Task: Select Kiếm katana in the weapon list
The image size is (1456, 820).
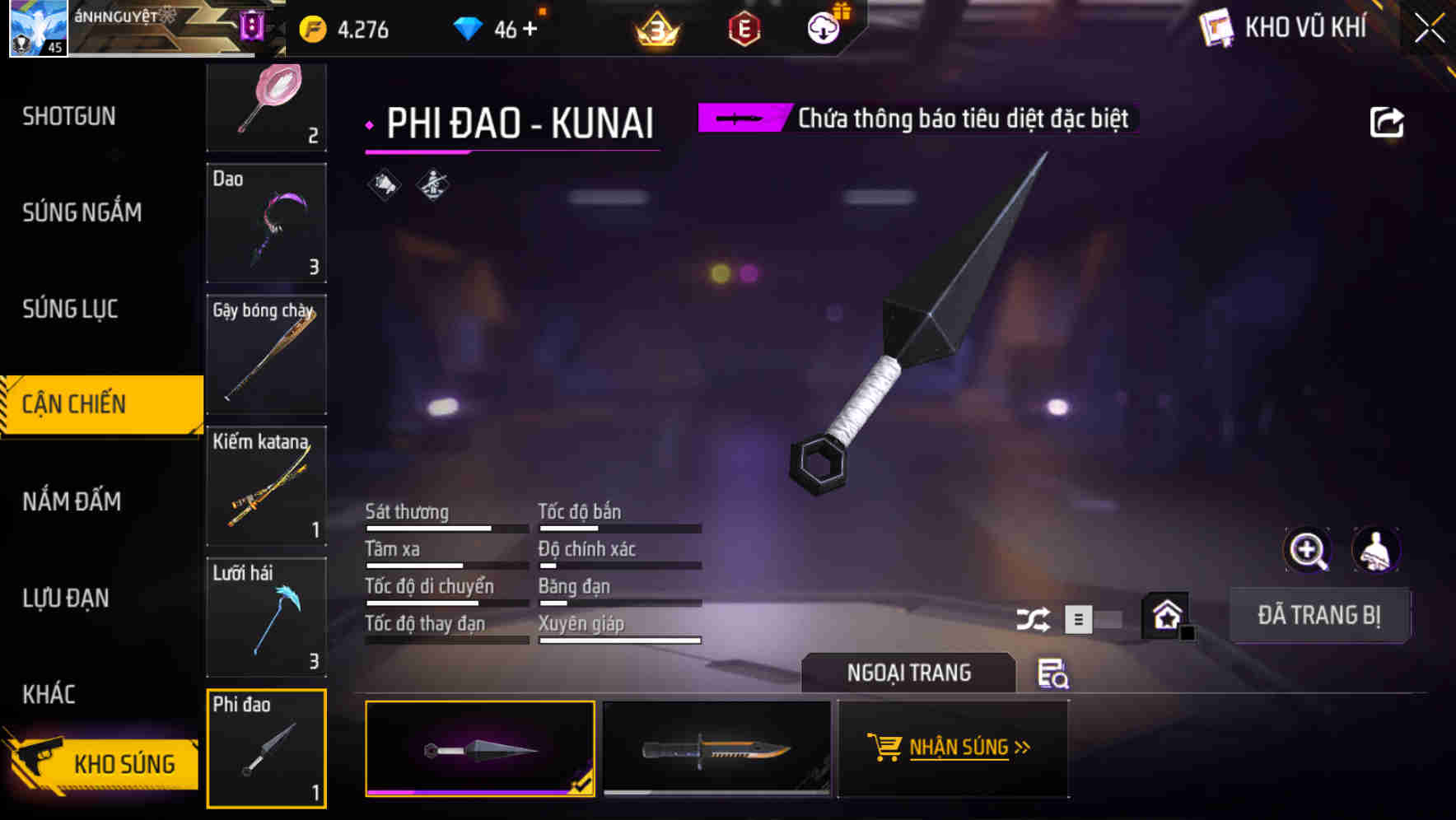Action: click(266, 486)
